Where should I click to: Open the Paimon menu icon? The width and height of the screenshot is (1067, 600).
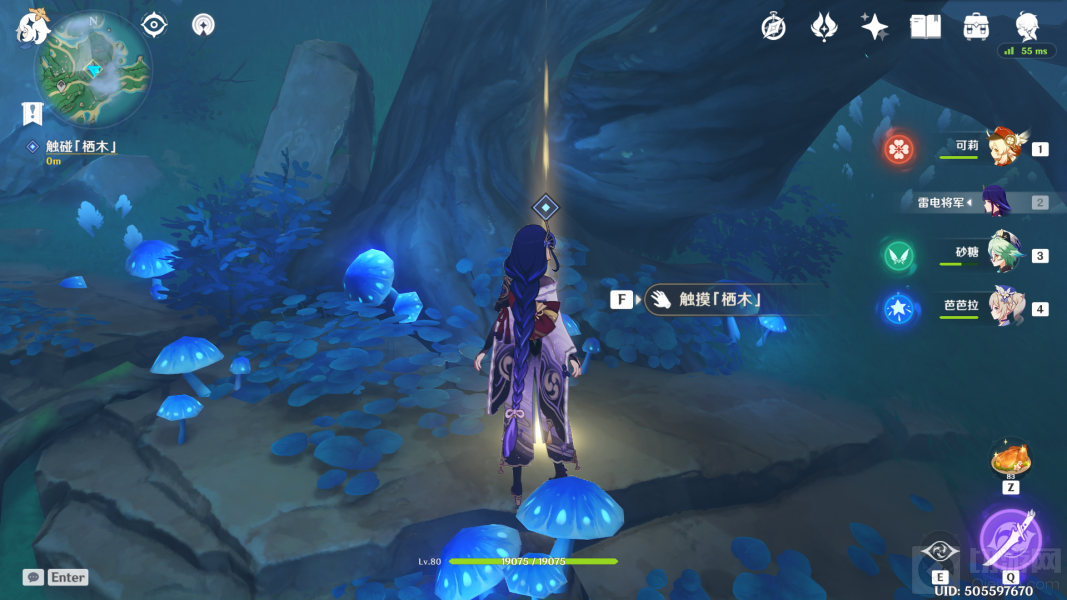[33, 27]
